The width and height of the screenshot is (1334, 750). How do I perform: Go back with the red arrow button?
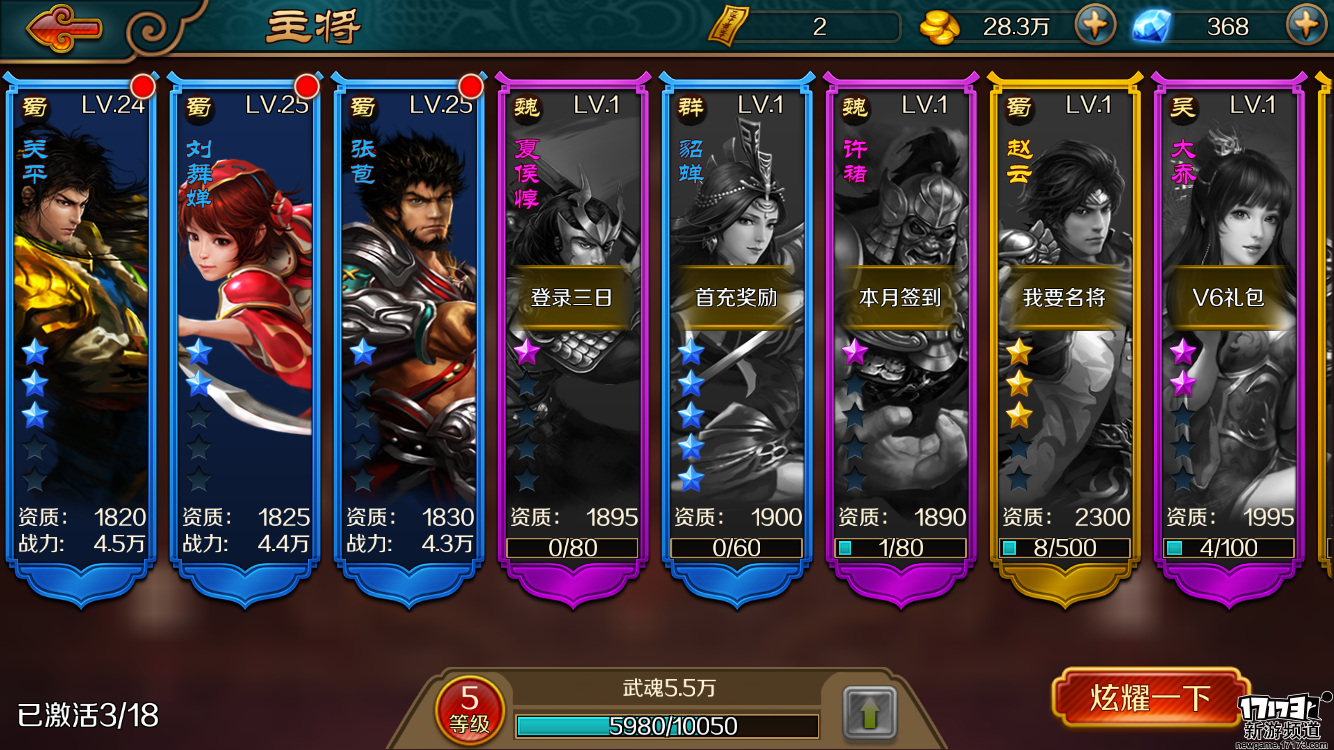[65, 28]
